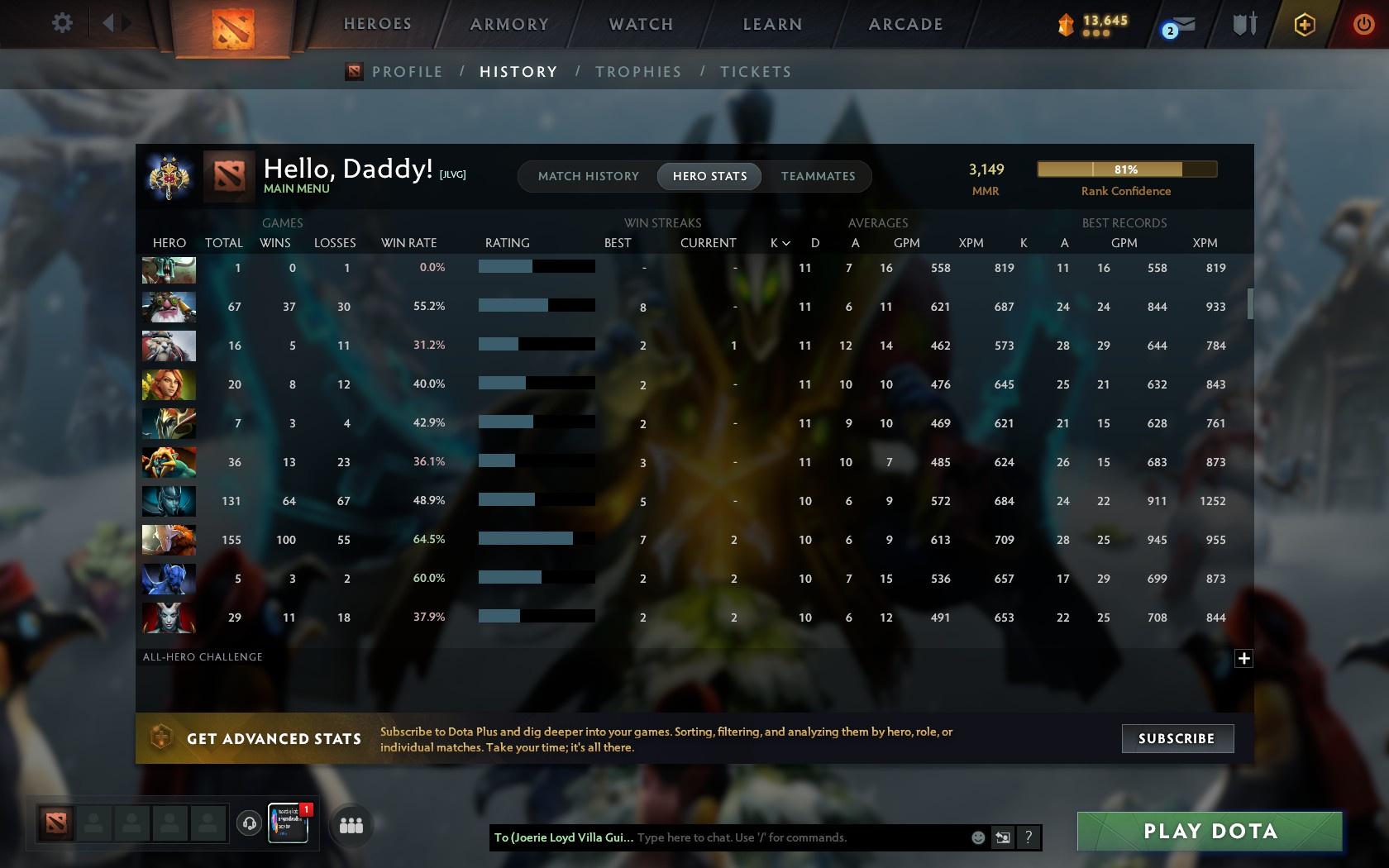Click the emoticon icon in the chat bar
Viewport: 1389px width, 868px height.
tap(978, 837)
